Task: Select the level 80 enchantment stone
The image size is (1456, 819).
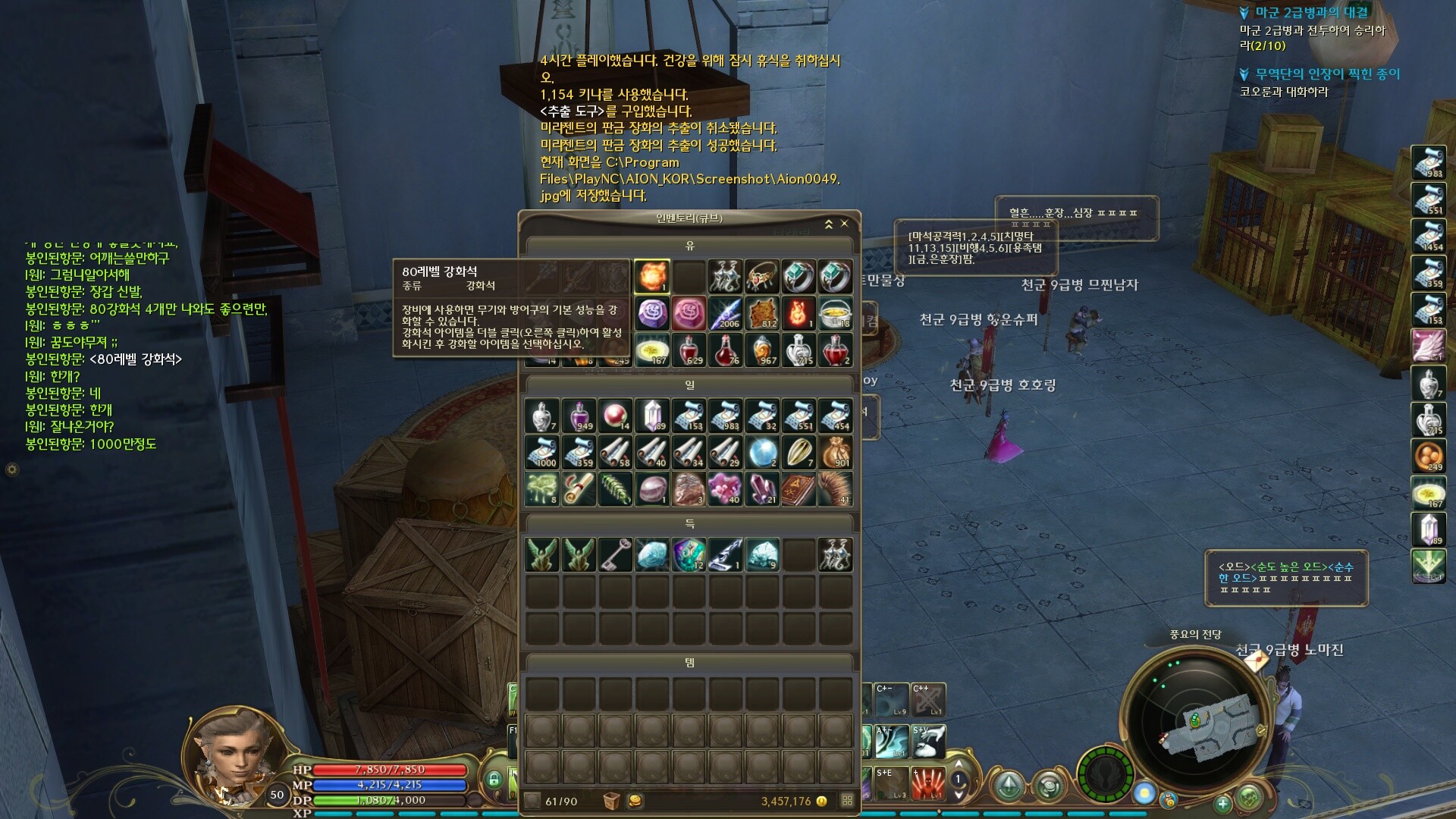Action: click(x=651, y=276)
